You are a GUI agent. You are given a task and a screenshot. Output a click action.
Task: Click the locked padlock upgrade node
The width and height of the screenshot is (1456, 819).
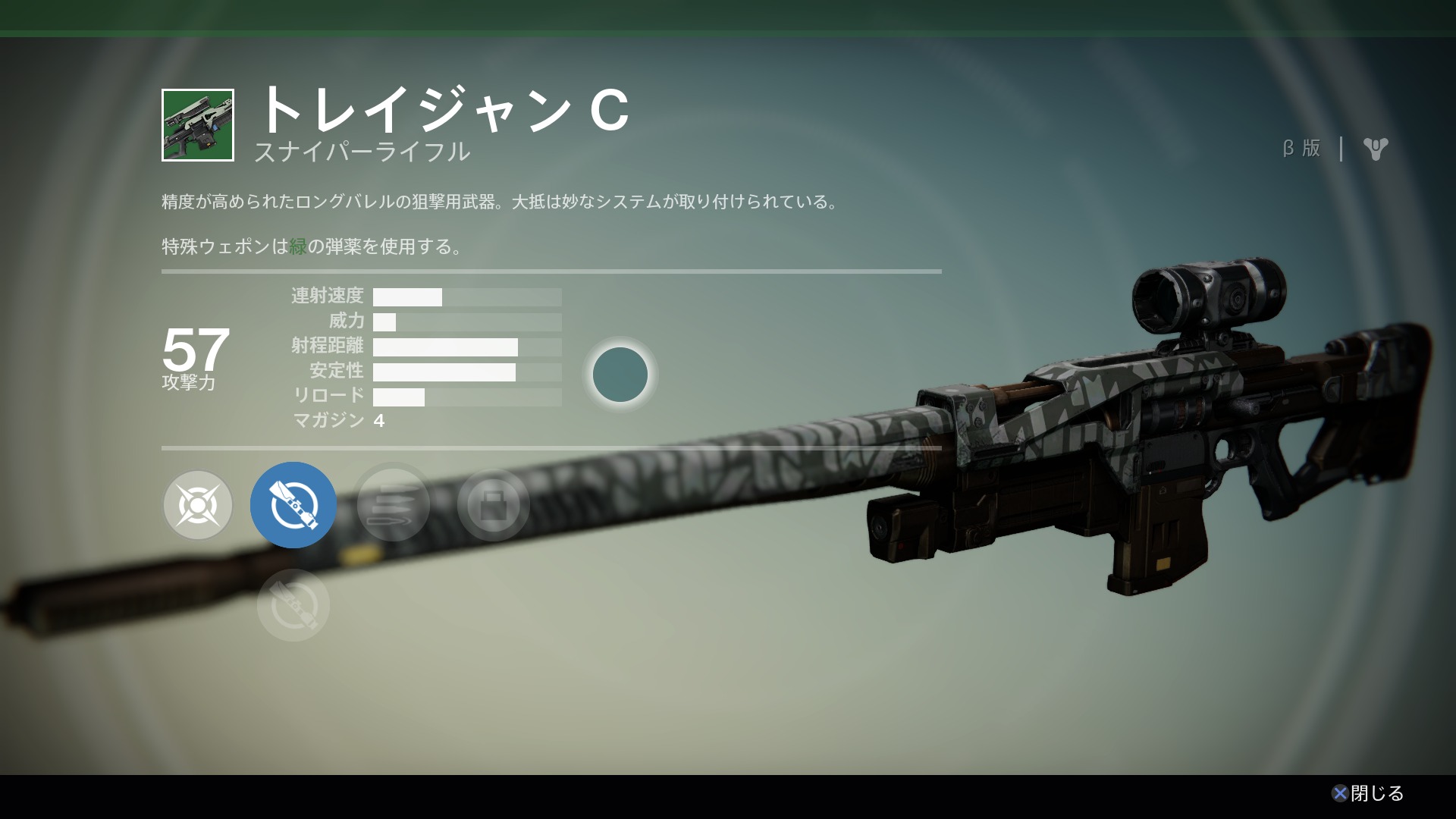(x=493, y=505)
